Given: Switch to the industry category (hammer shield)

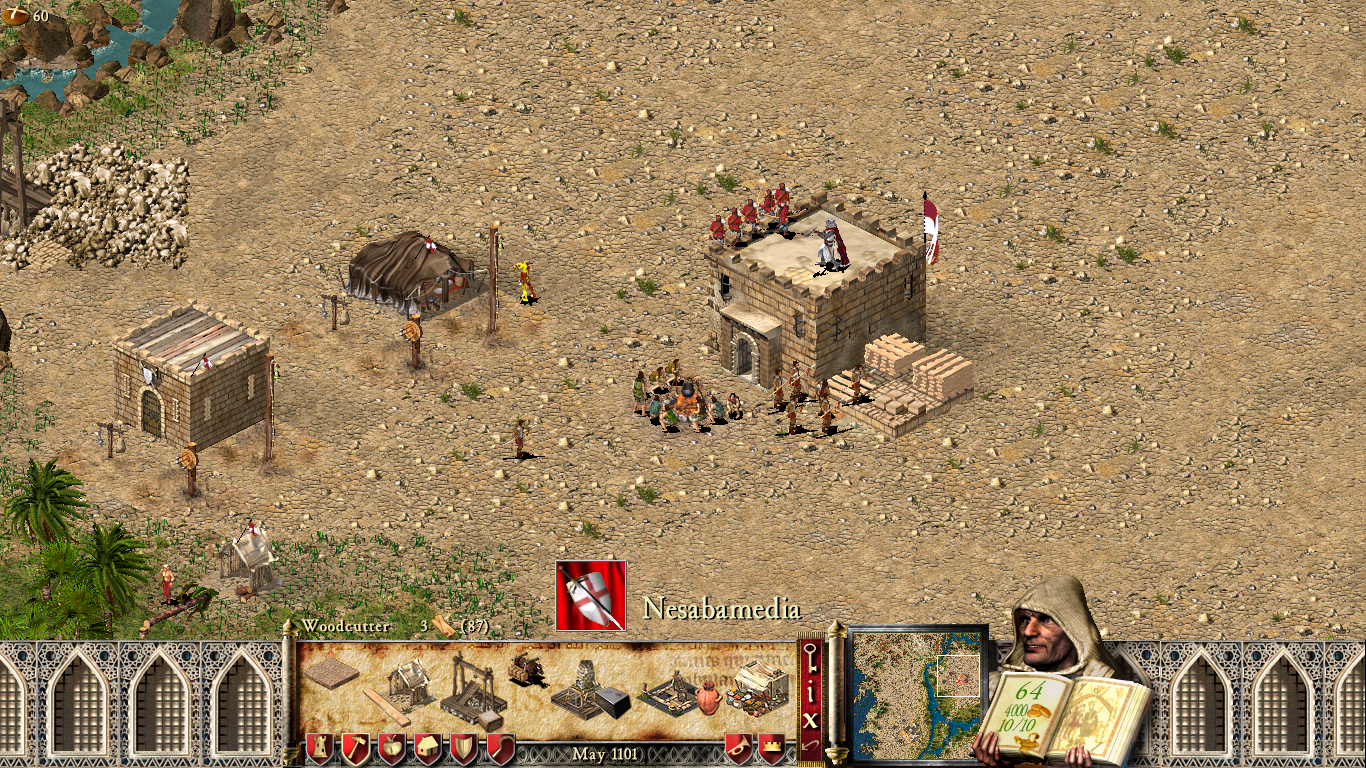Looking at the screenshot, I should click(x=356, y=748).
